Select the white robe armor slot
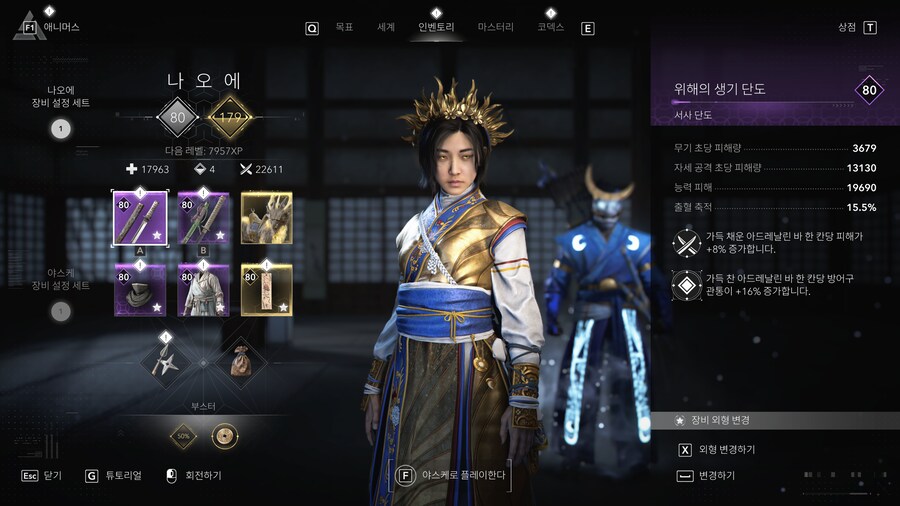 tap(203, 290)
